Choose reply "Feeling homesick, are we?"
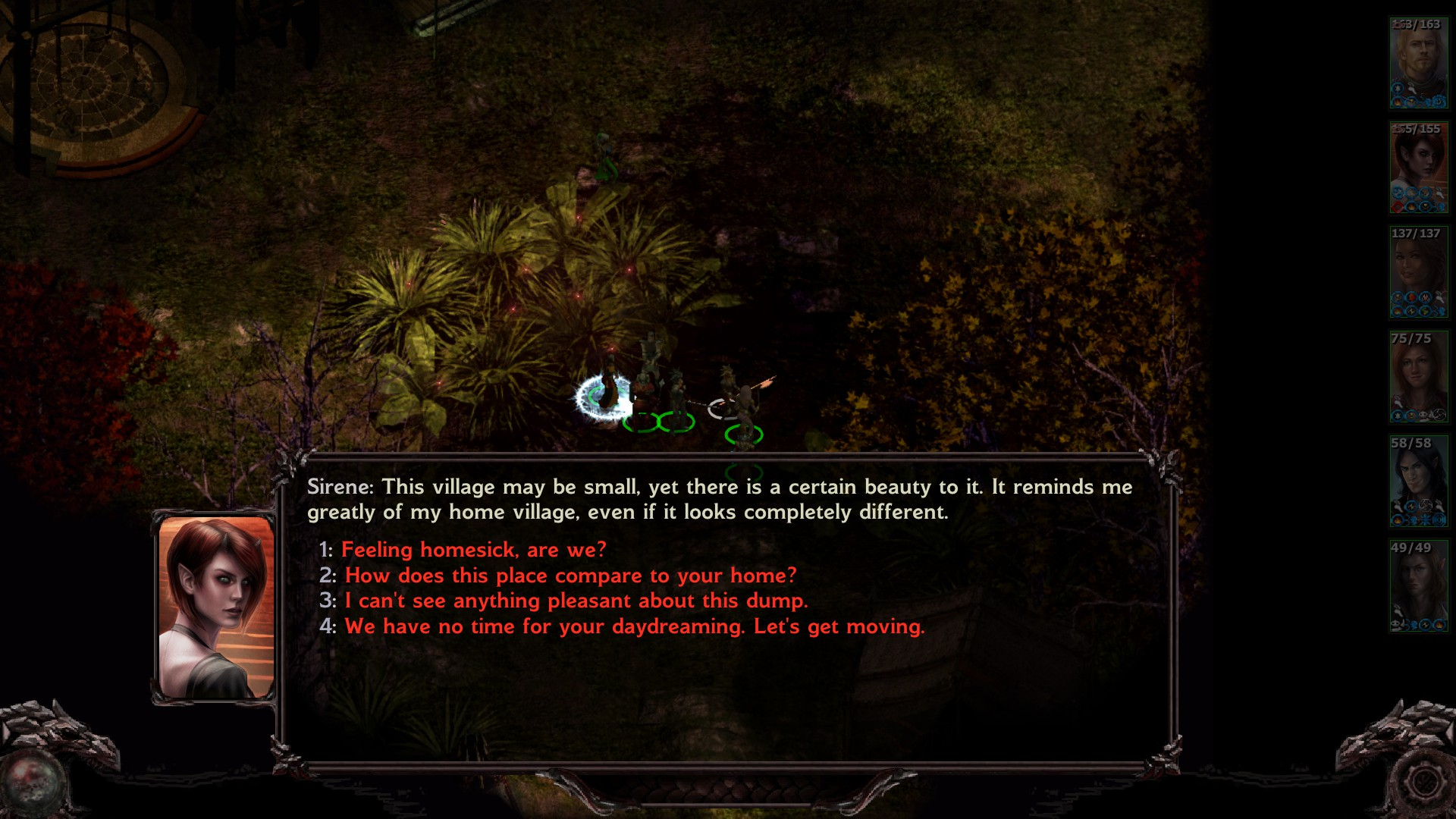The width and height of the screenshot is (1456, 819). (473, 550)
